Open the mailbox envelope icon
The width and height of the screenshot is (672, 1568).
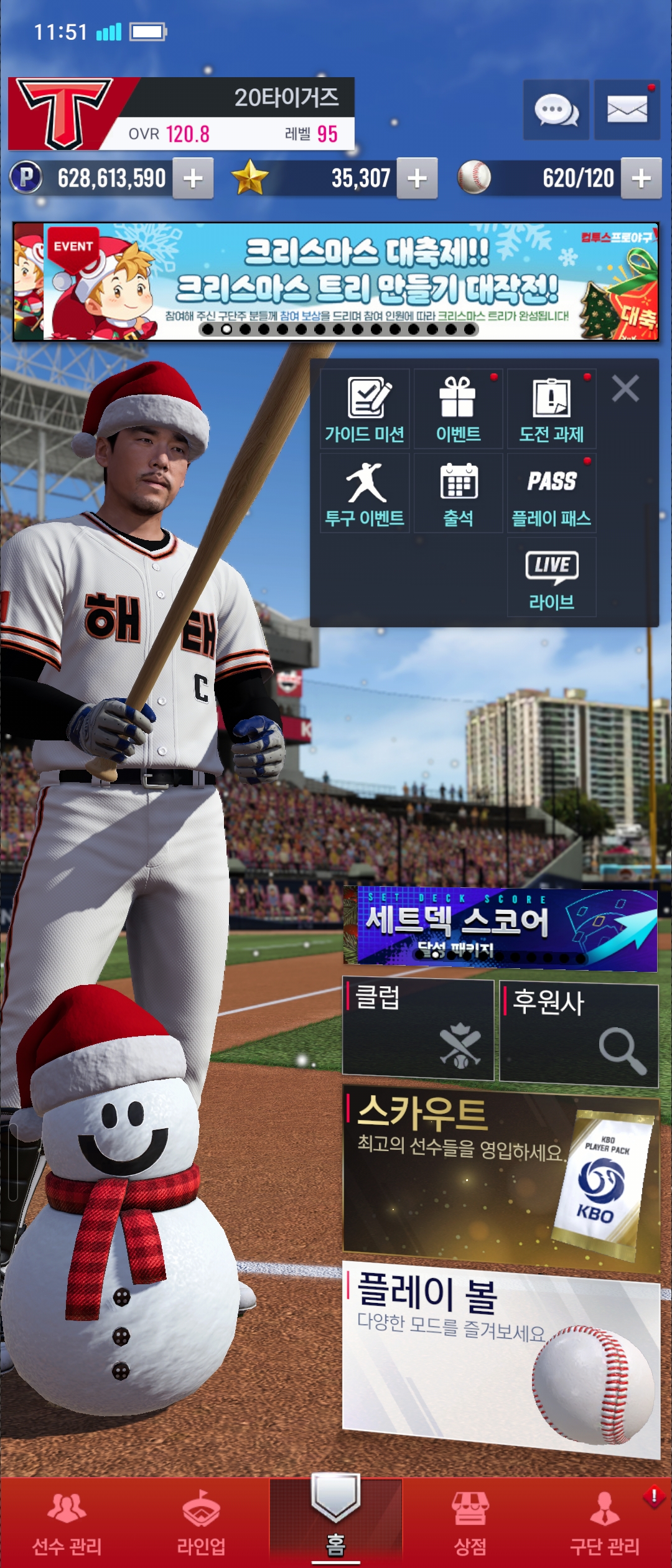627,110
